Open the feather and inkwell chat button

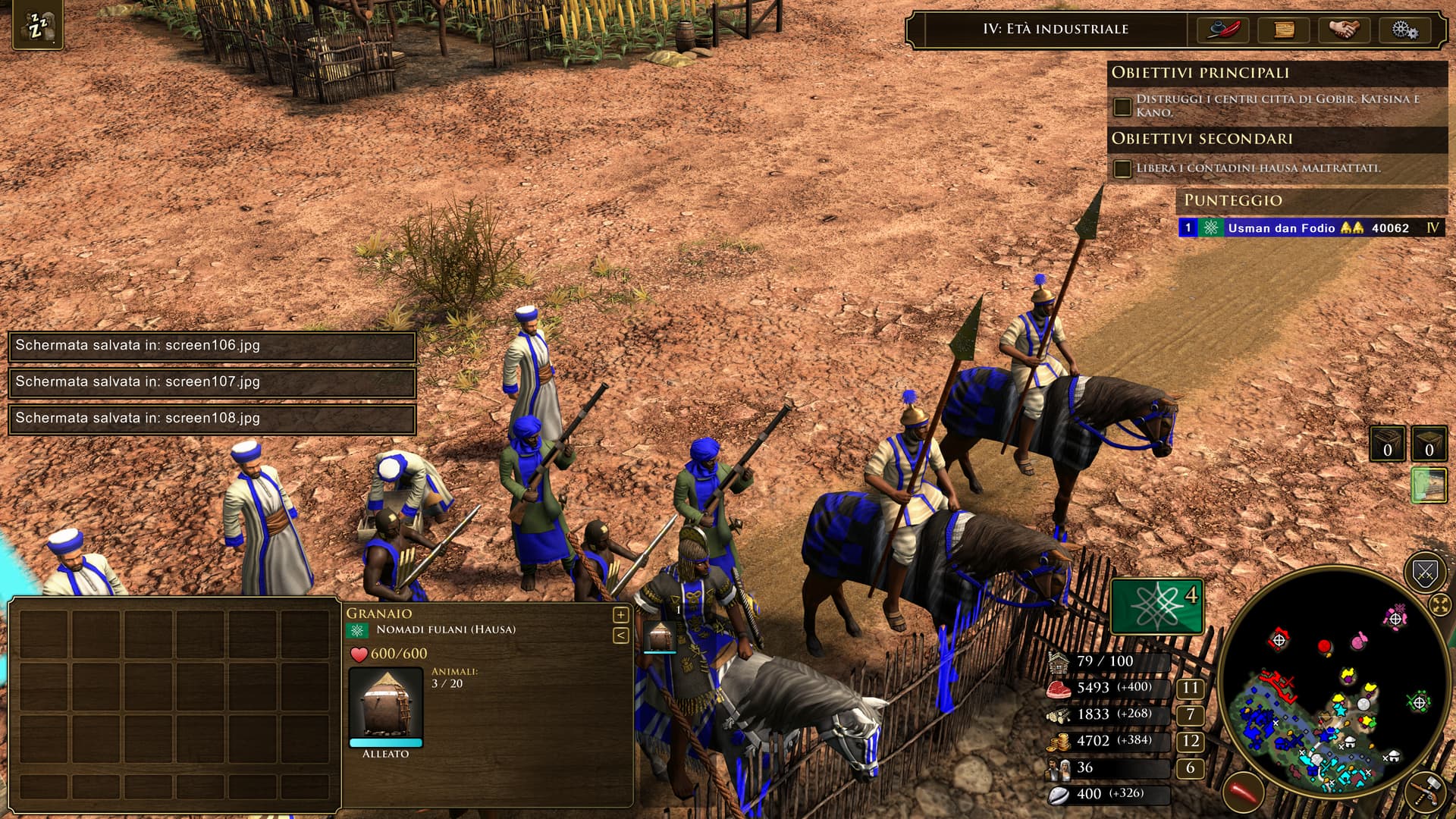tap(1222, 30)
